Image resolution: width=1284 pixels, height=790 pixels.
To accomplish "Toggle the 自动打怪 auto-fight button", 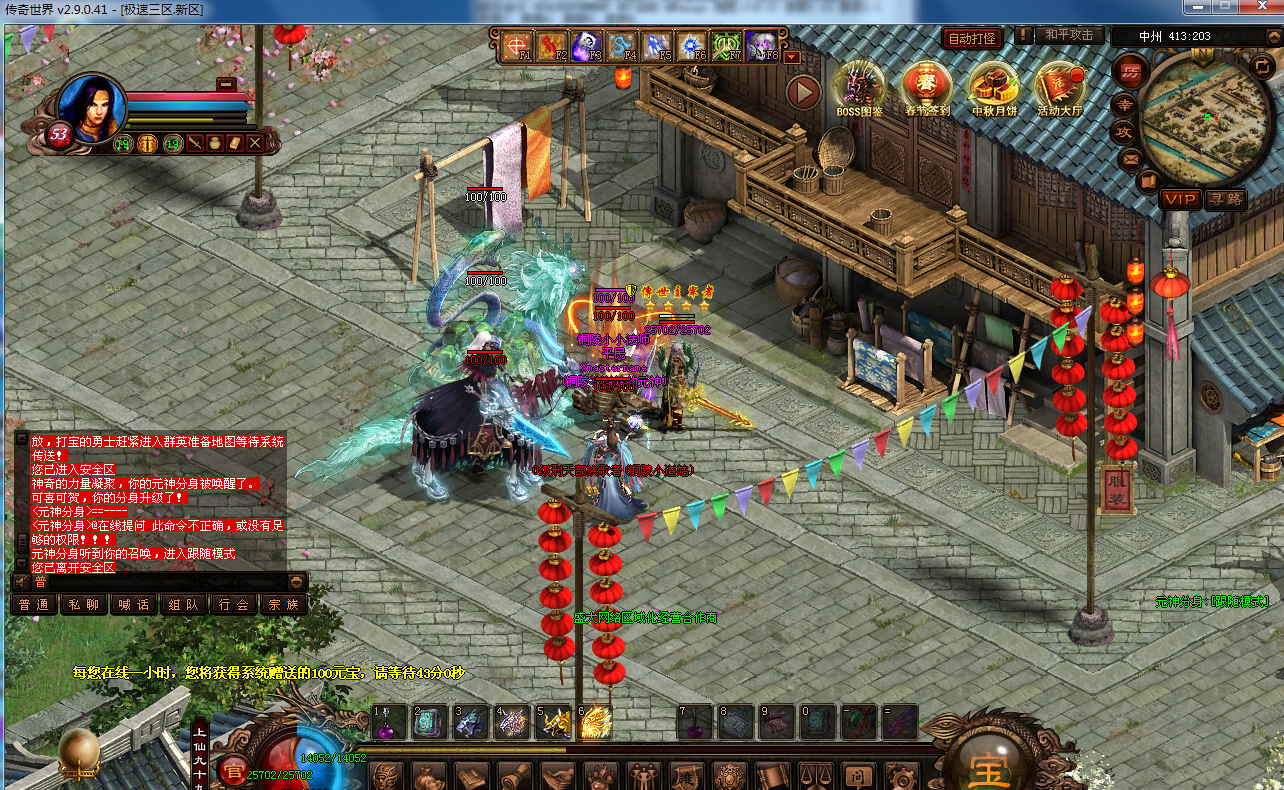I will pos(971,38).
